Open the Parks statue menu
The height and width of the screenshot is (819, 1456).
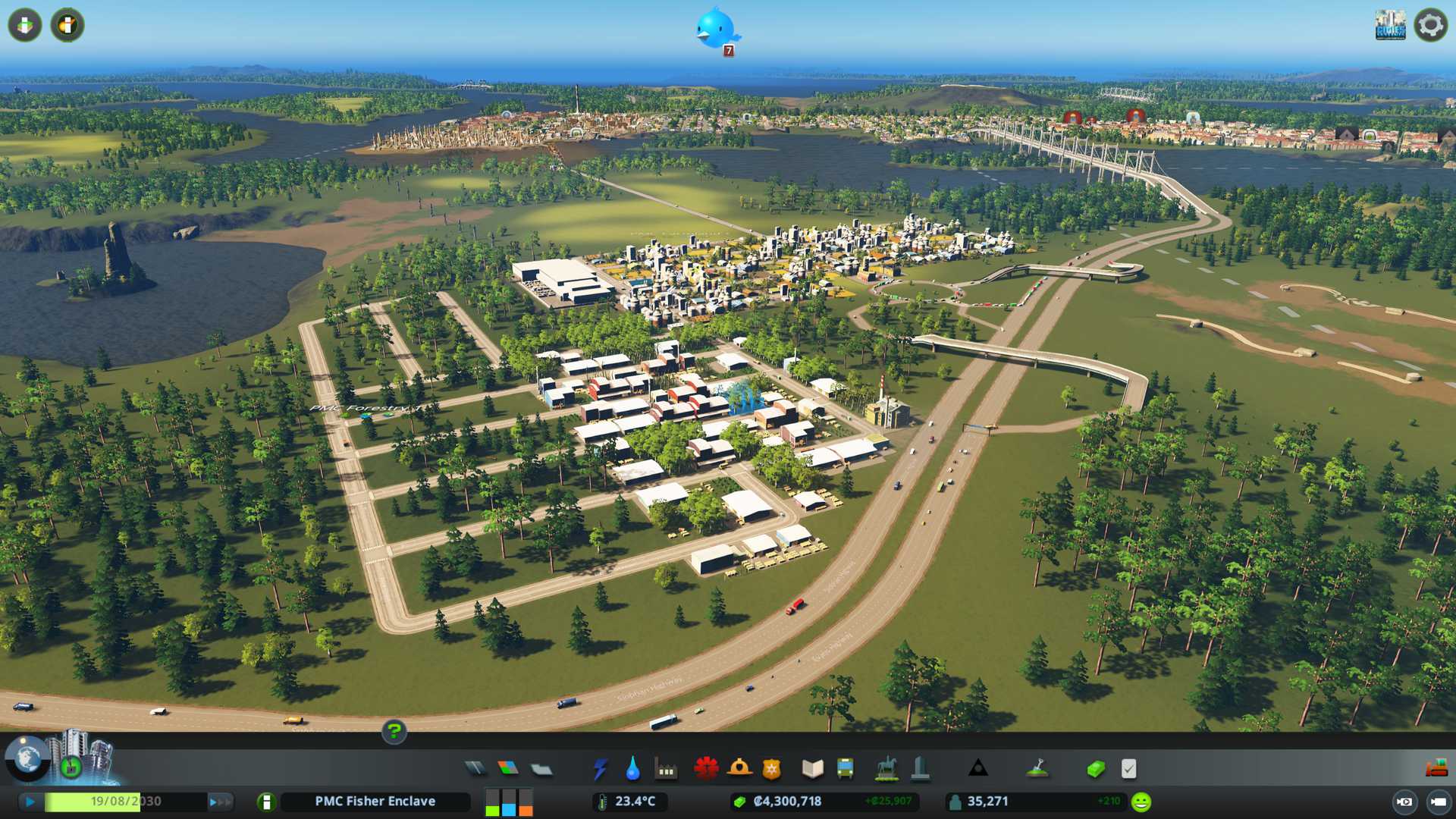click(886, 769)
